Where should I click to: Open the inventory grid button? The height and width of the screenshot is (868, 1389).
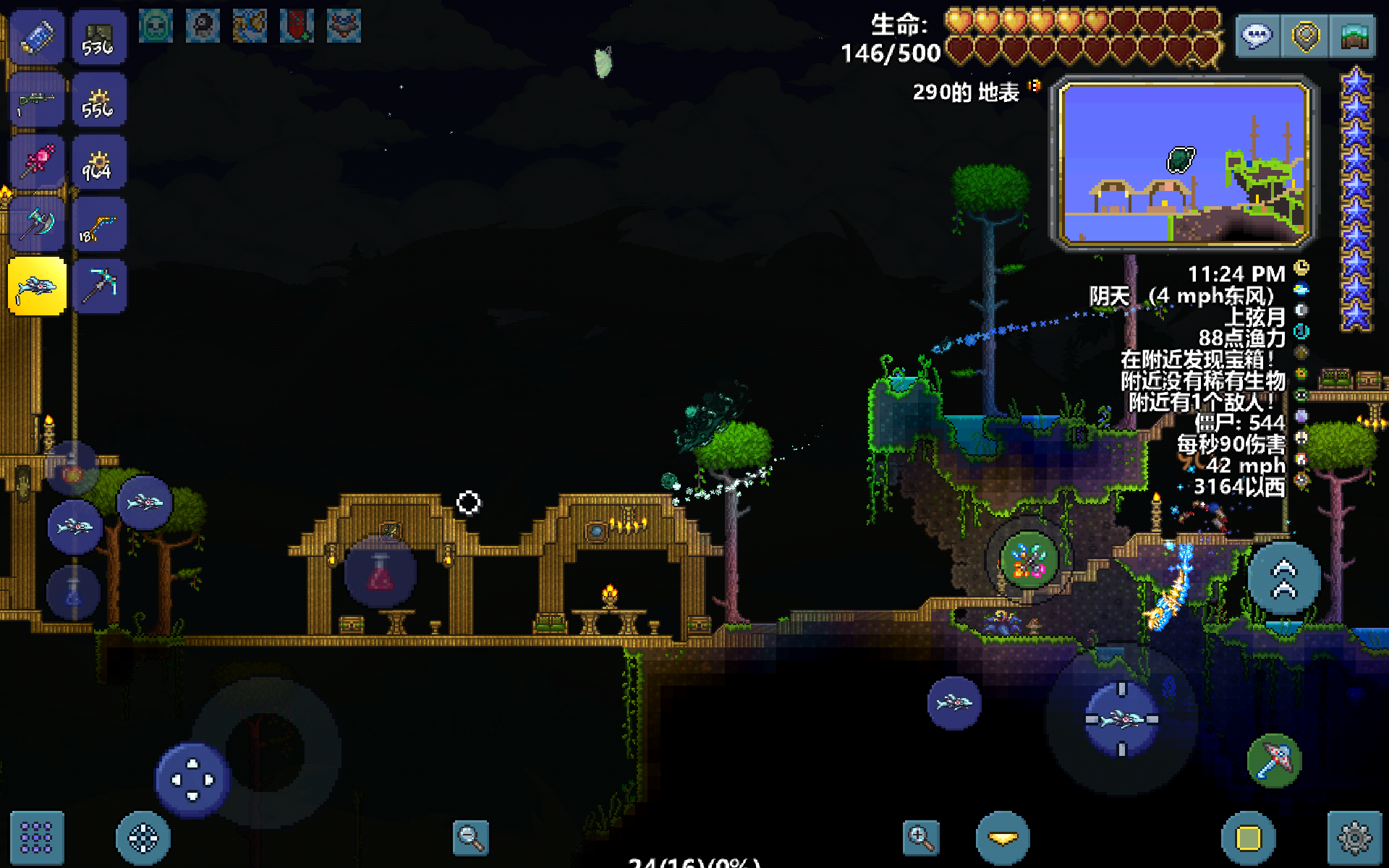pyautogui.click(x=36, y=838)
